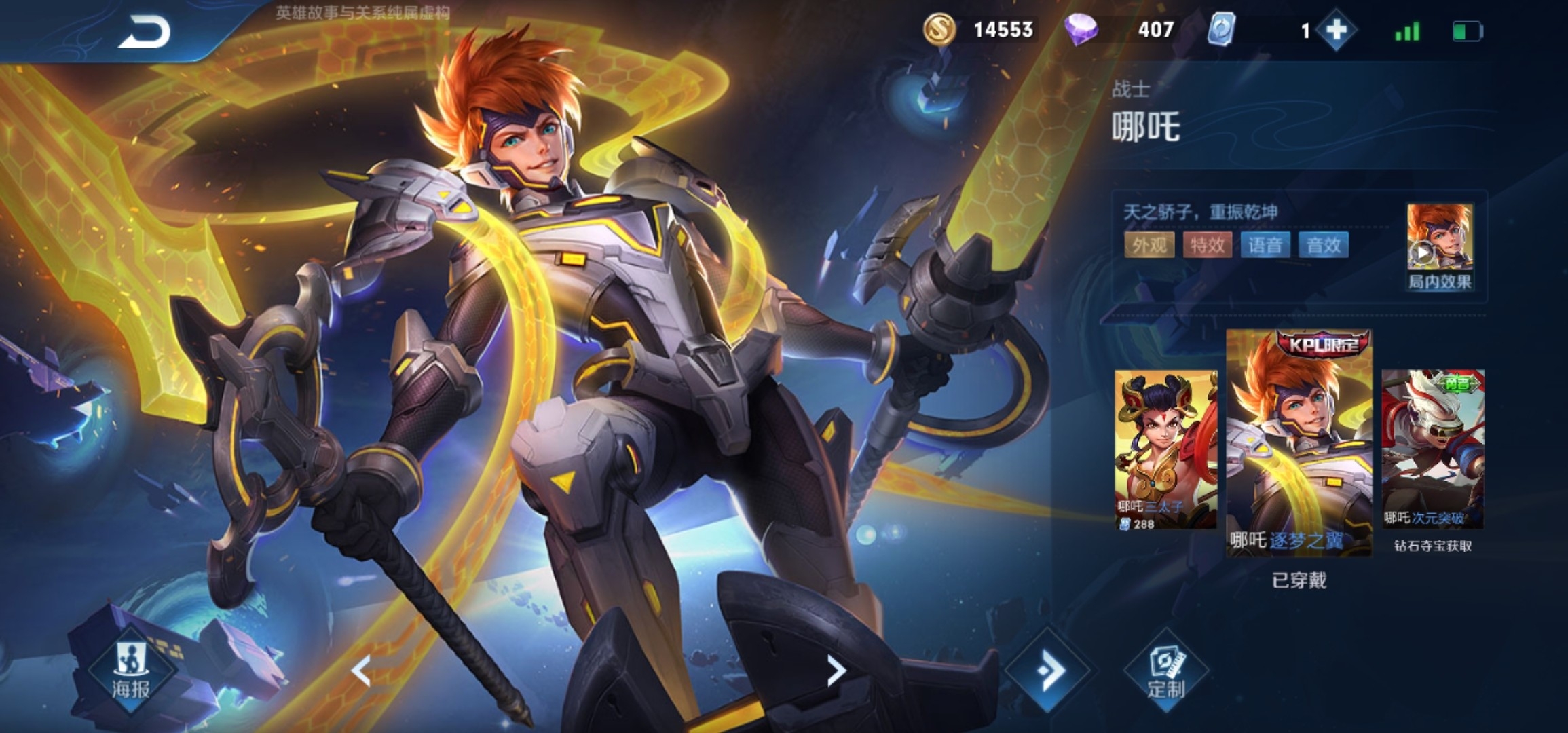Tap the purple diamond currency icon
This screenshot has width=1568, height=733.
pos(1081,30)
